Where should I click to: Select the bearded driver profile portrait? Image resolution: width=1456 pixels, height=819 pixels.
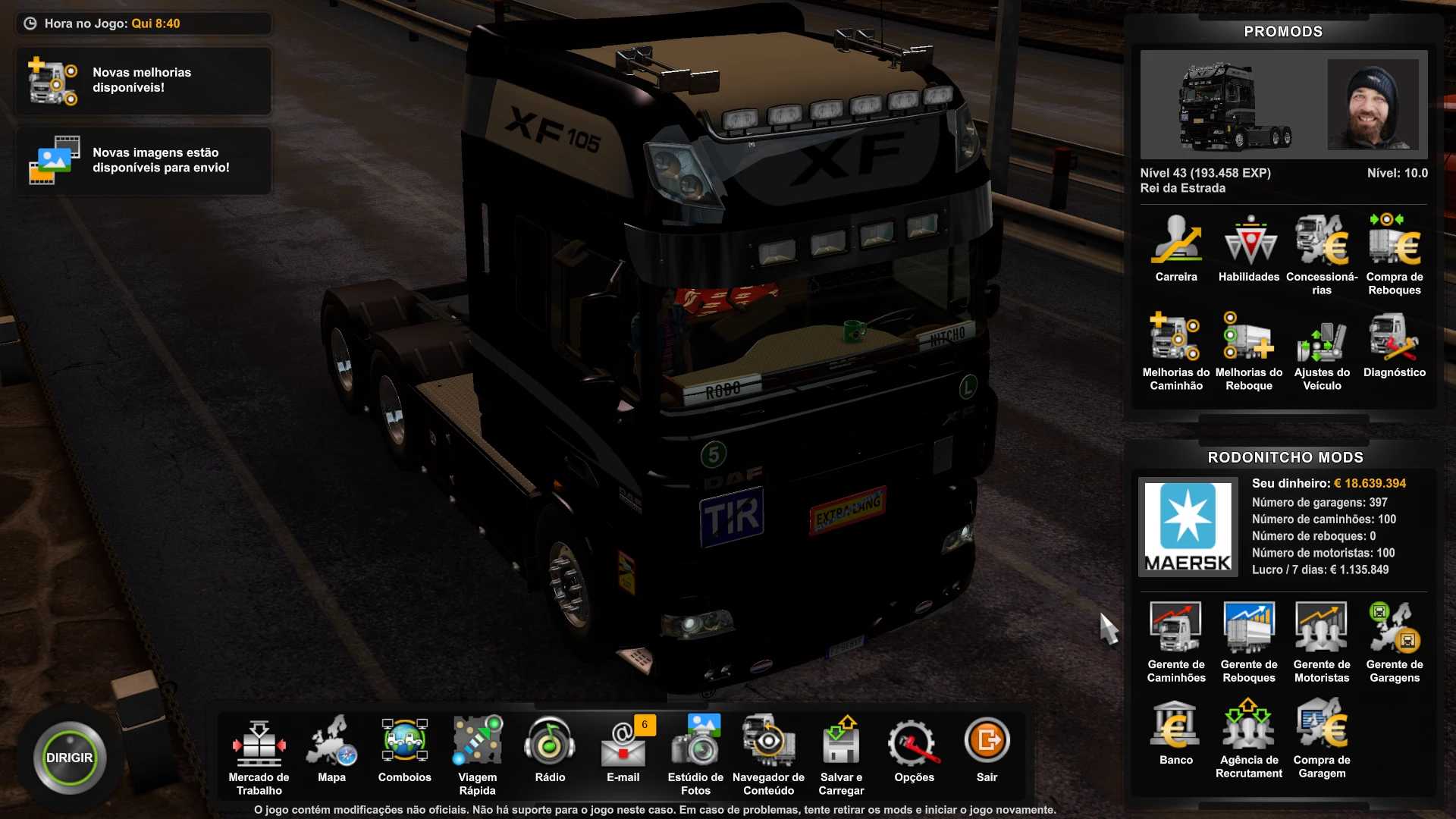pyautogui.click(x=1373, y=105)
